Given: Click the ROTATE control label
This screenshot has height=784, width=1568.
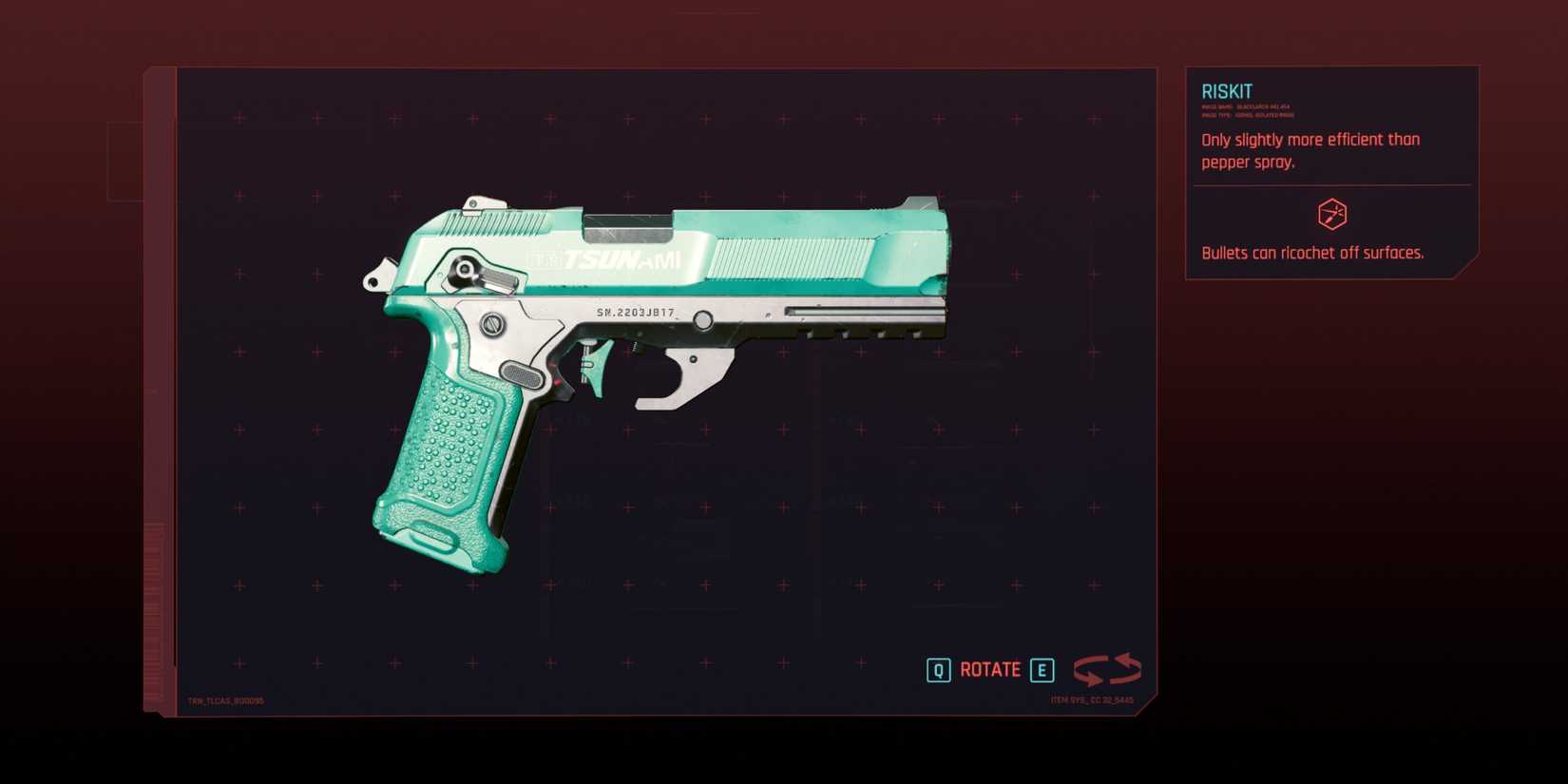Looking at the screenshot, I should click(x=989, y=669).
